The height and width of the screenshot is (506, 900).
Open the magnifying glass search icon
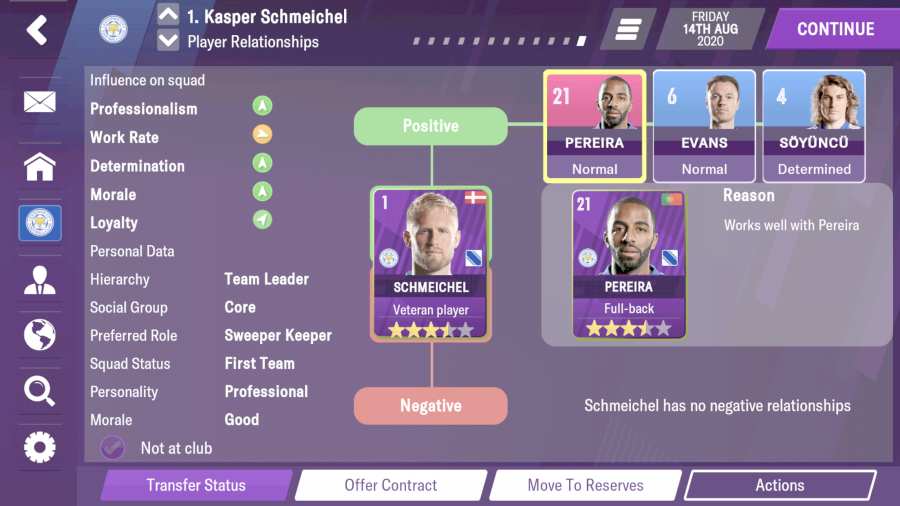click(40, 391)
